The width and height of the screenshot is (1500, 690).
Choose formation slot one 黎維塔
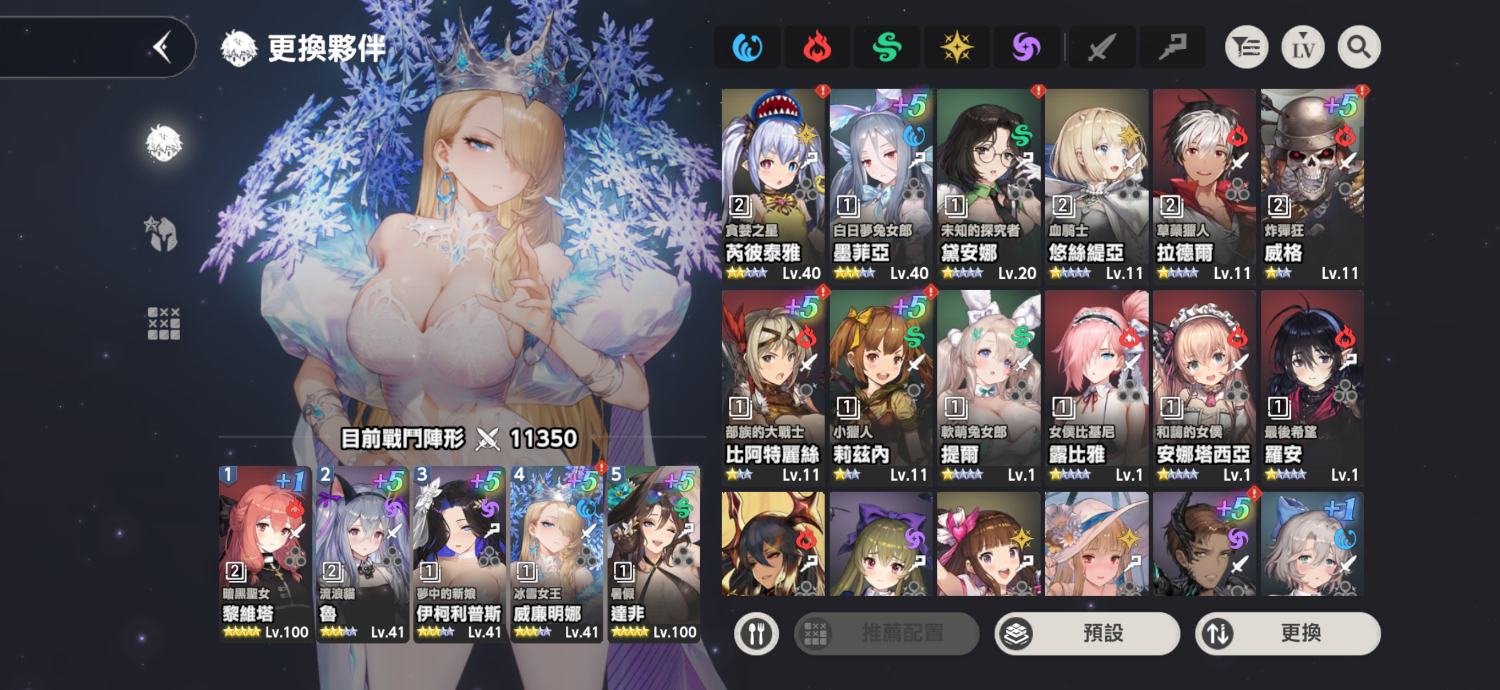click(x=265, y=553)
